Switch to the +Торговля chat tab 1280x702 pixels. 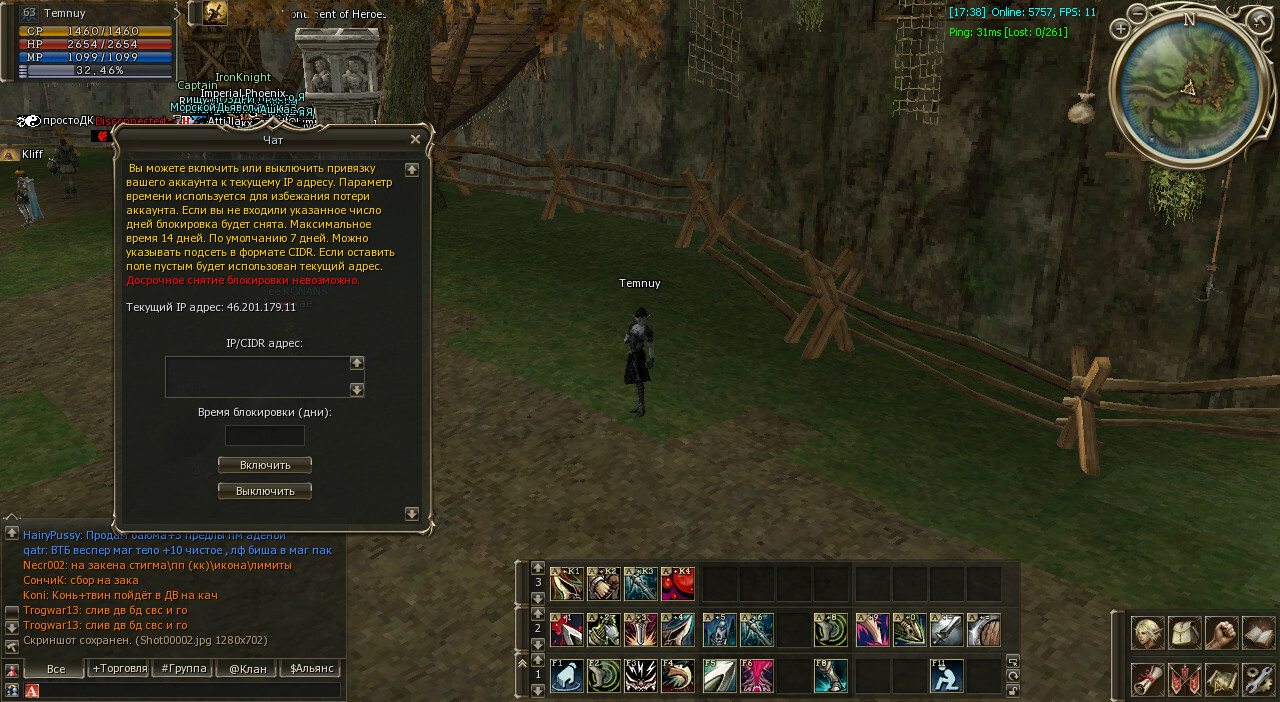click(118, 668)
